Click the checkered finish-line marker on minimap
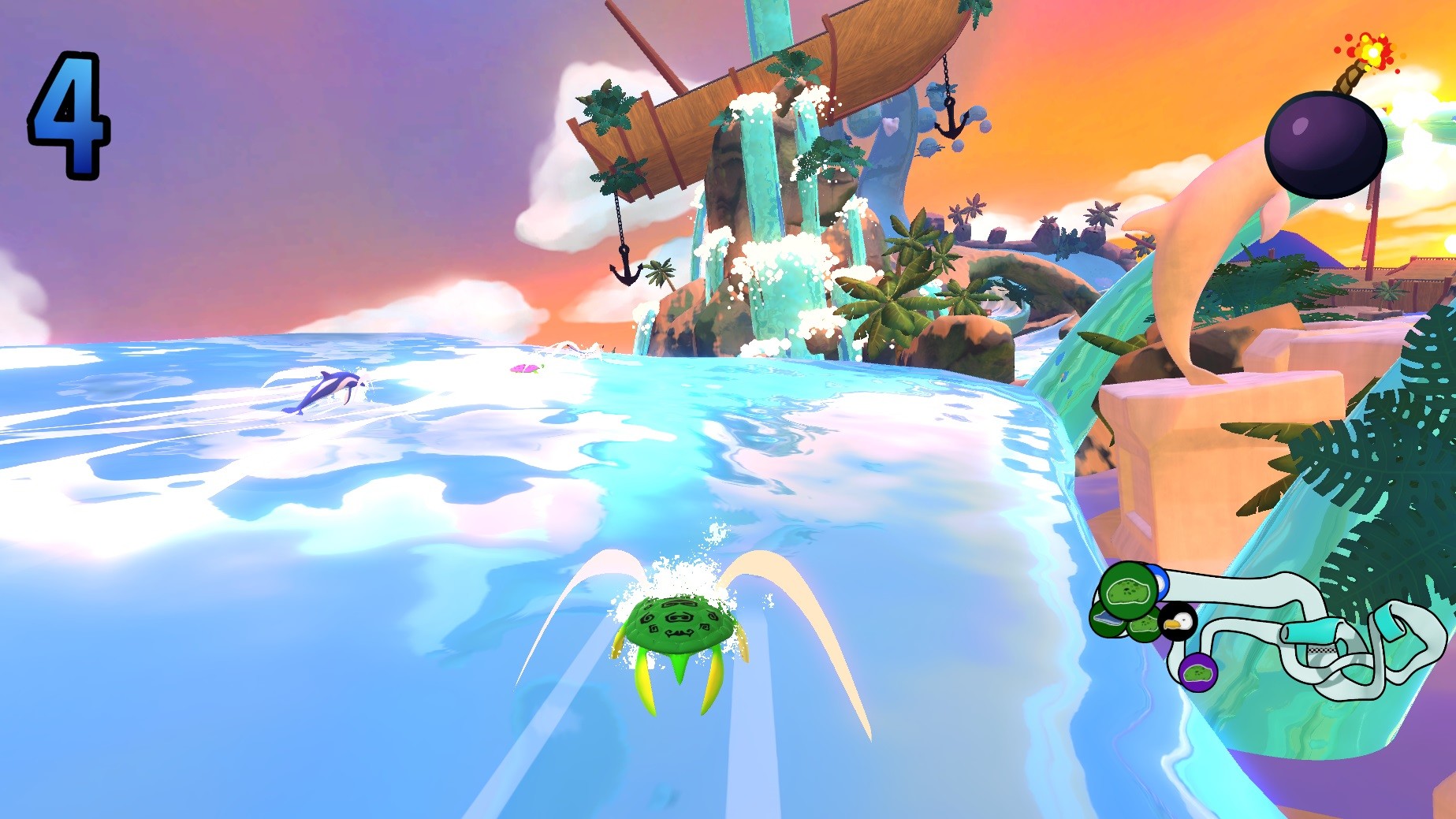 pyautogui.click(x=1321, y=650)
